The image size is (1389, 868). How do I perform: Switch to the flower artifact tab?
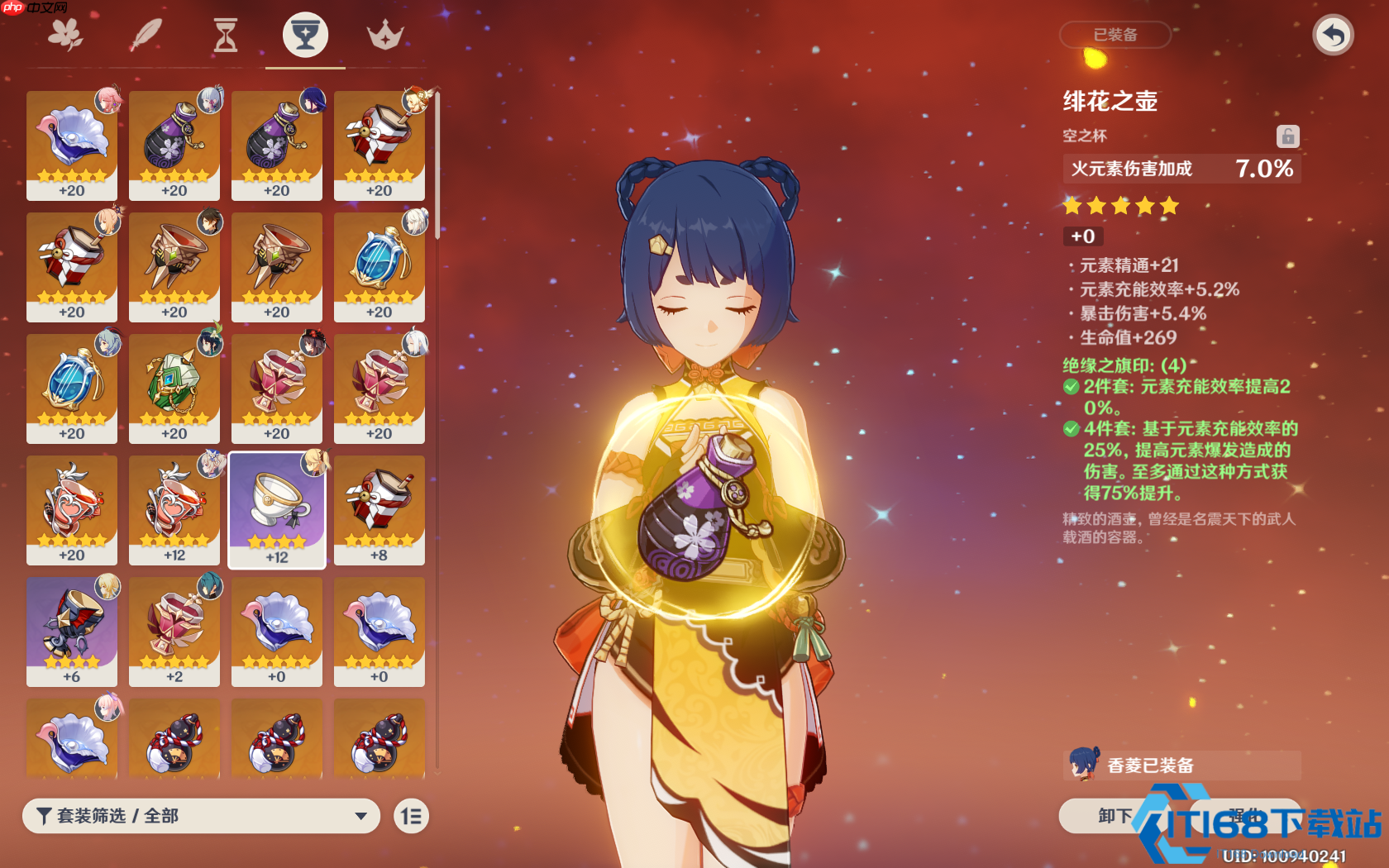click(65, 36)
